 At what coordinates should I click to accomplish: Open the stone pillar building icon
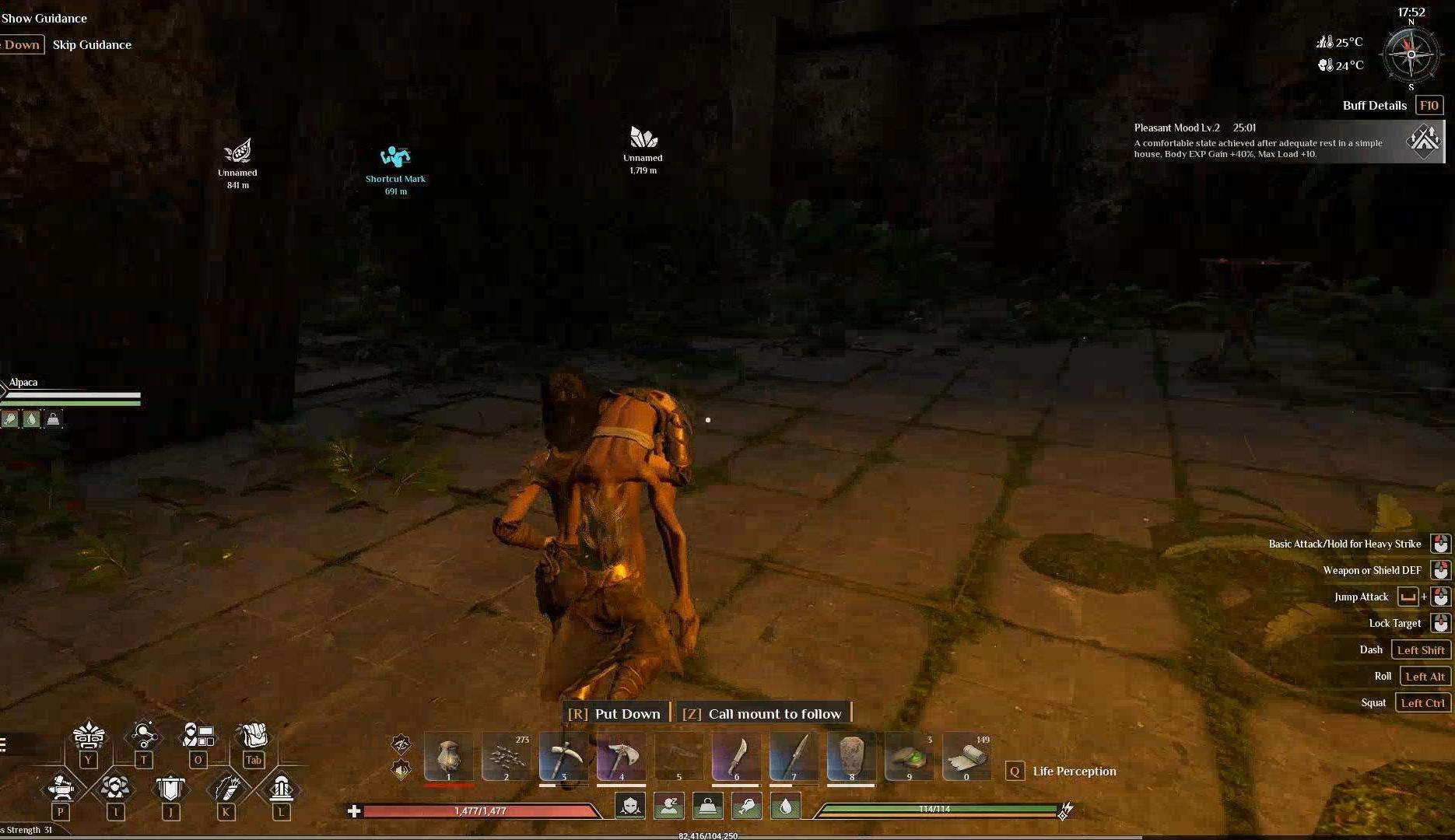pyautogui.click(x=281, y=789)
